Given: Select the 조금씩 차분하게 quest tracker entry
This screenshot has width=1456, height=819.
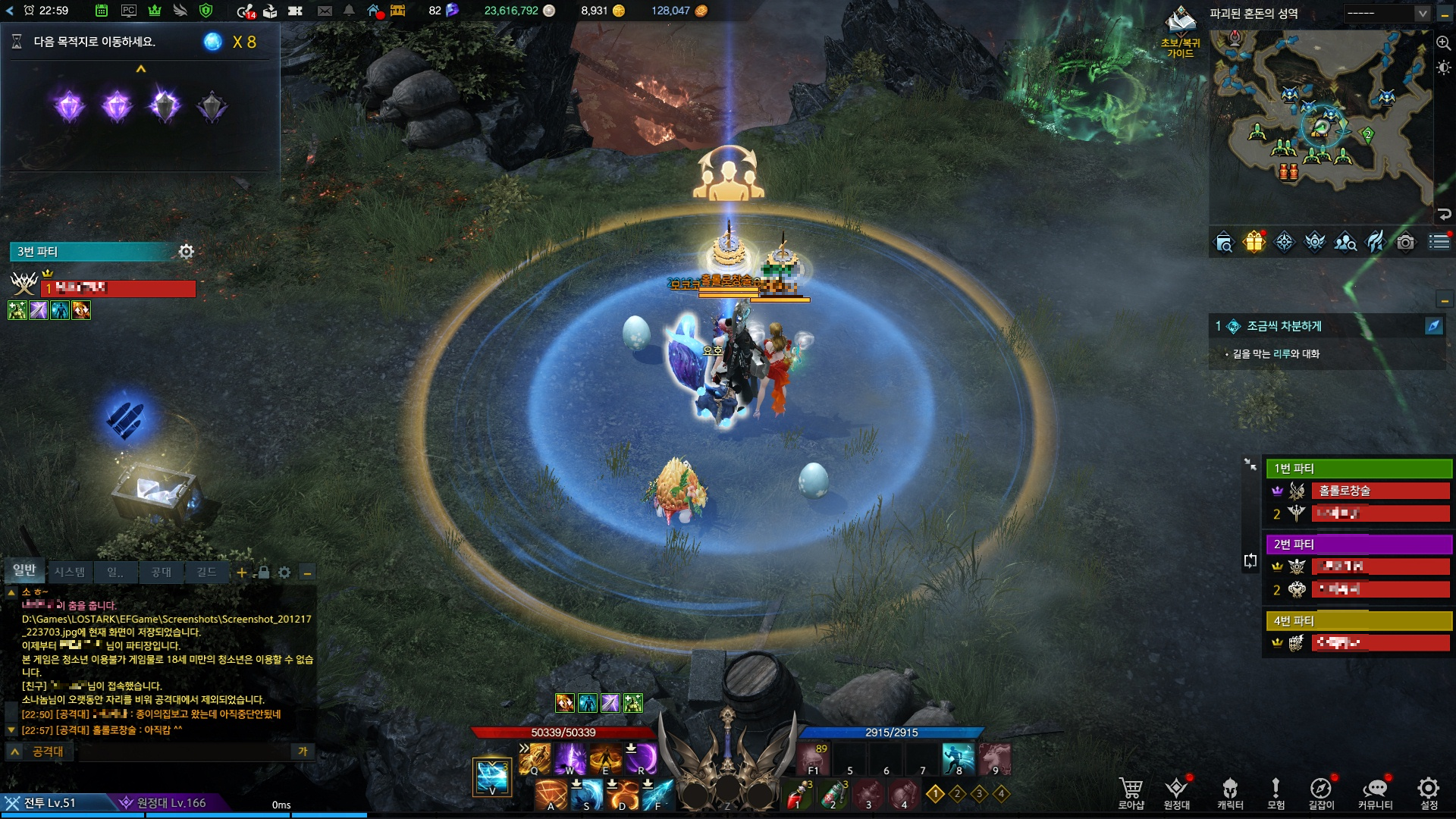Looking at the screenshot, I should 1284,326.
